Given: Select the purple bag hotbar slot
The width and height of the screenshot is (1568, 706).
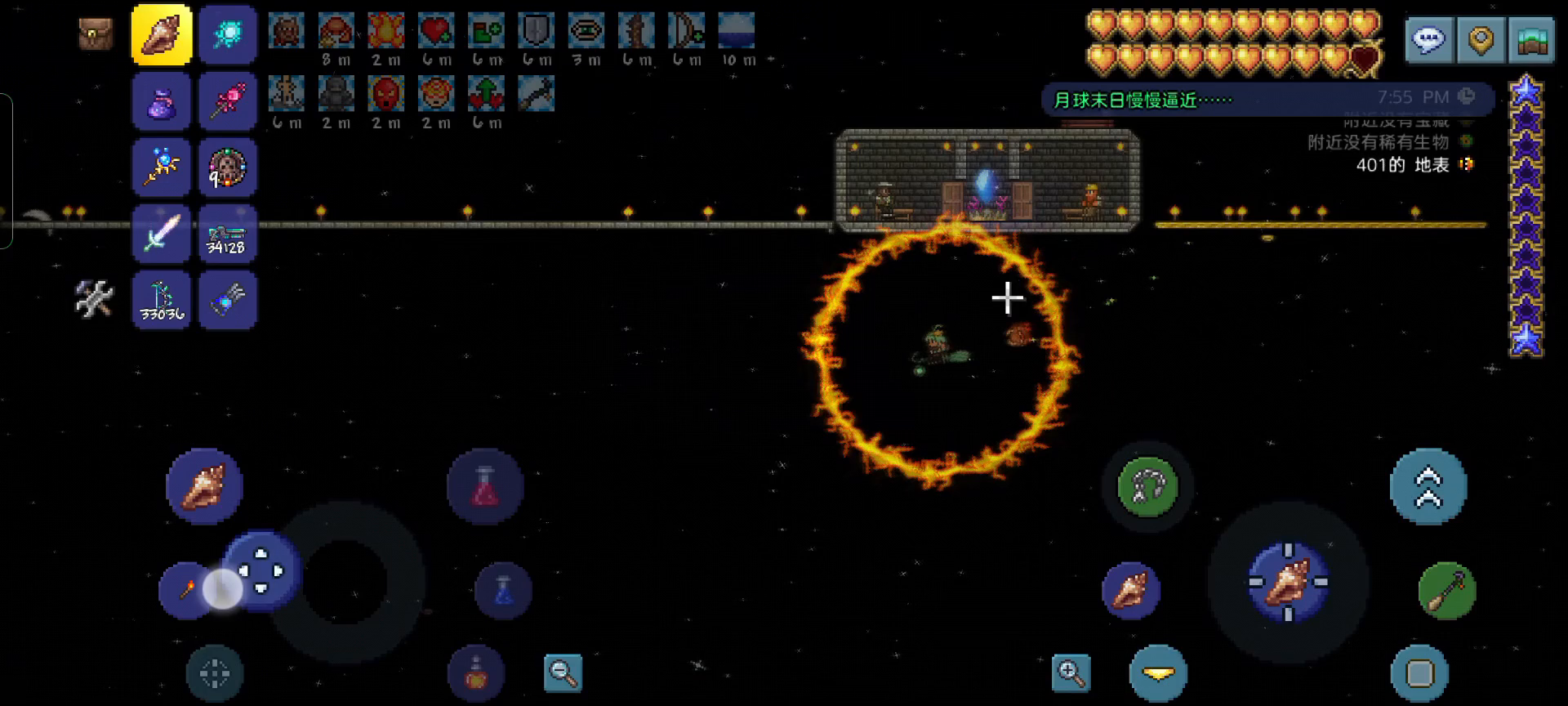Looking at the screenshot, I should tap(162, 101).
